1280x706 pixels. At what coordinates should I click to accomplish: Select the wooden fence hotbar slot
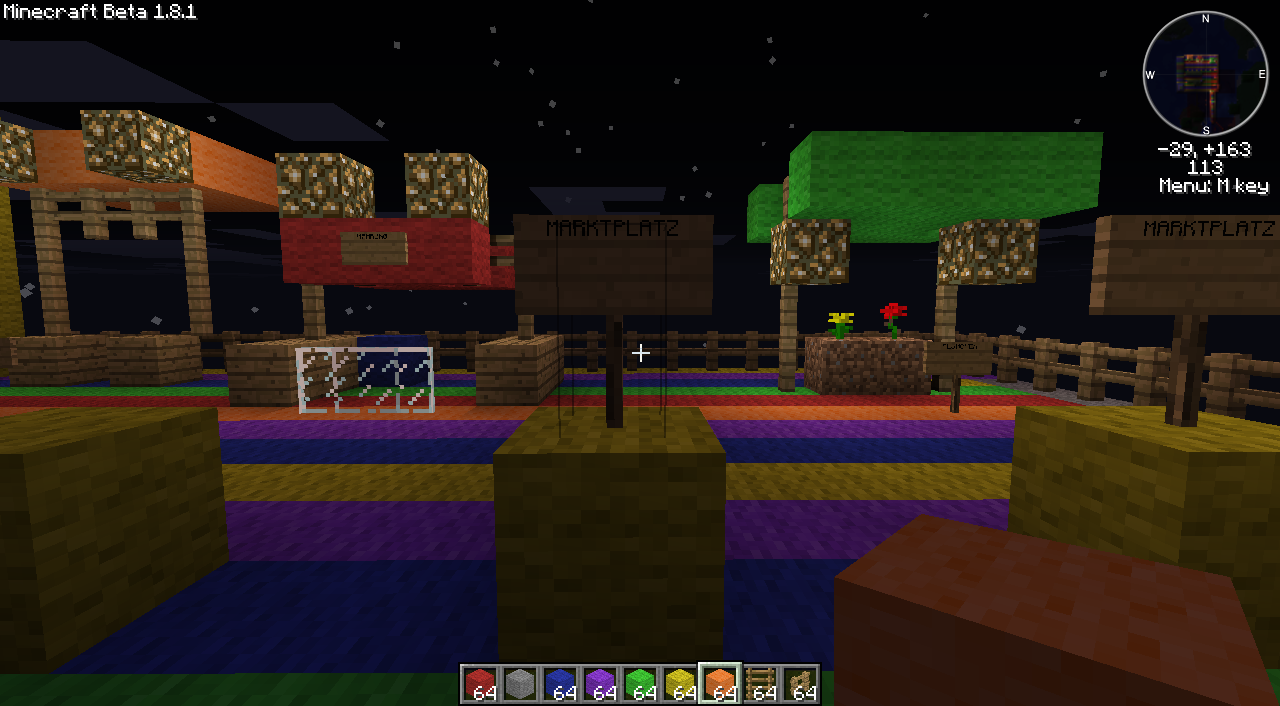[x=800, y=684]
